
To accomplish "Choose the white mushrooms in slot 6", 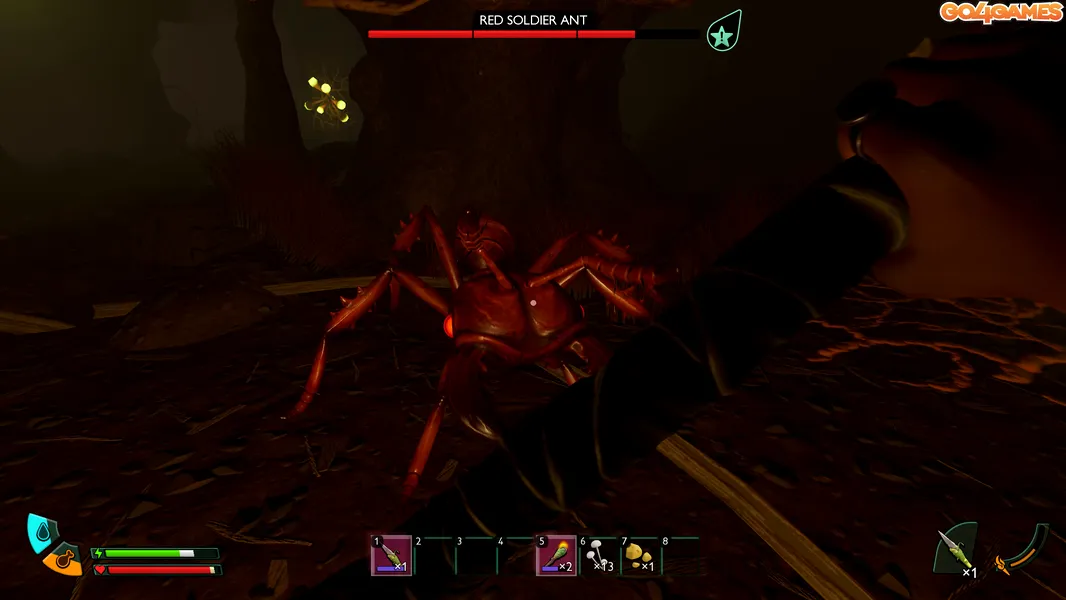I will tap(598, 556).
